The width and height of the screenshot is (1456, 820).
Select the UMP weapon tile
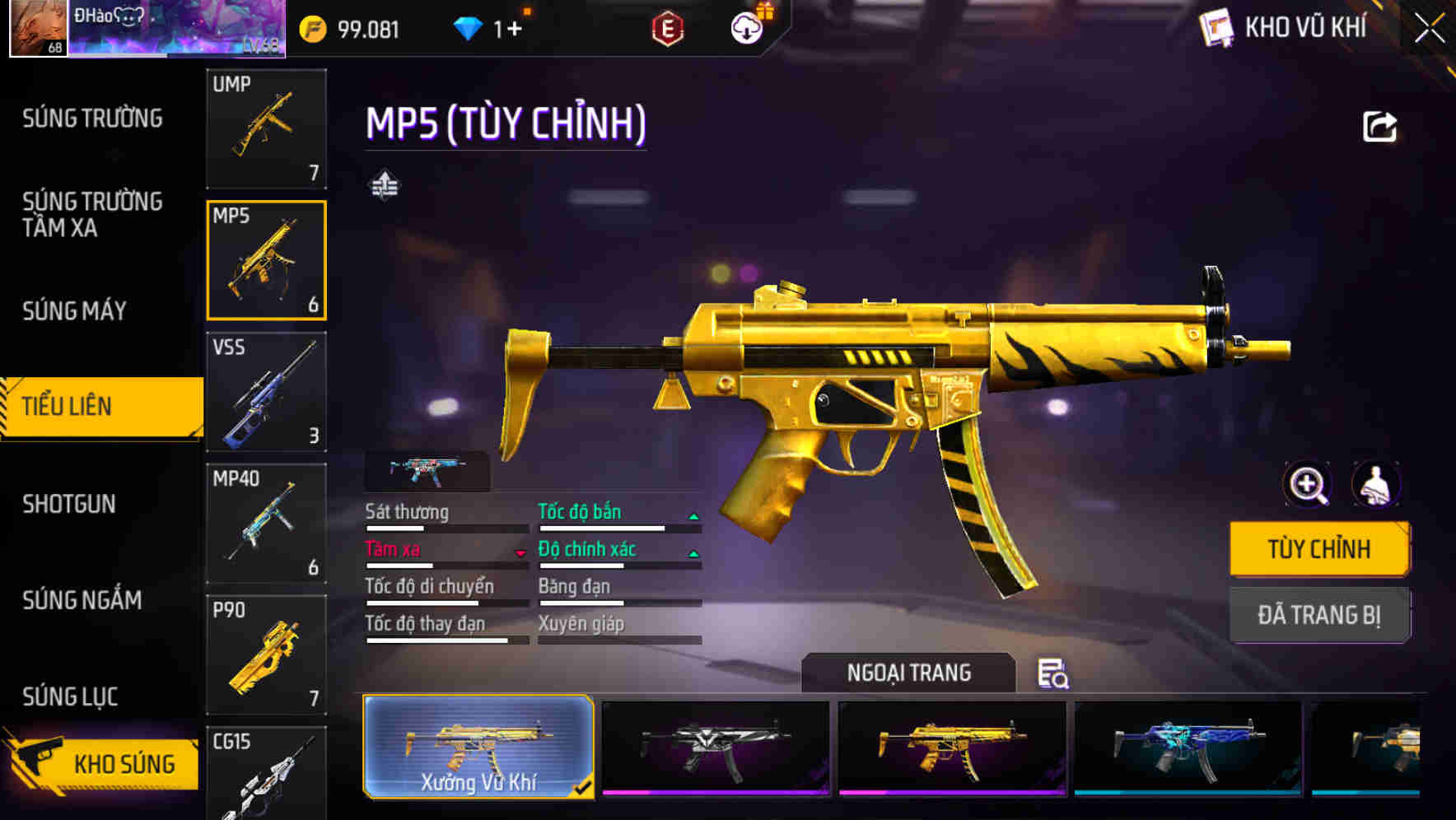point(266,128)
